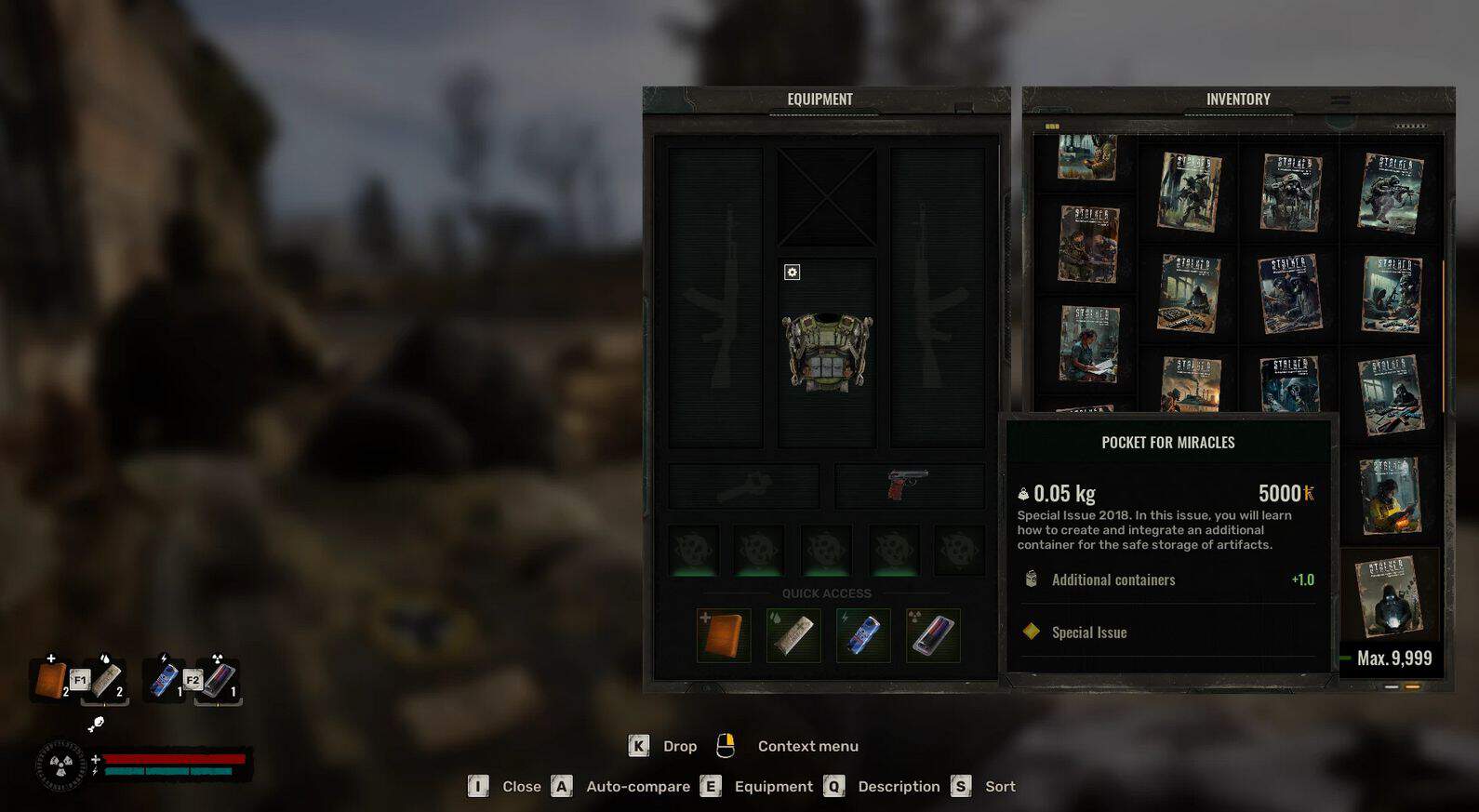The height and width of the screenshot is (812, 1479).
Task: Pick the blue energy drink quick slot
Action: point(863,635)
